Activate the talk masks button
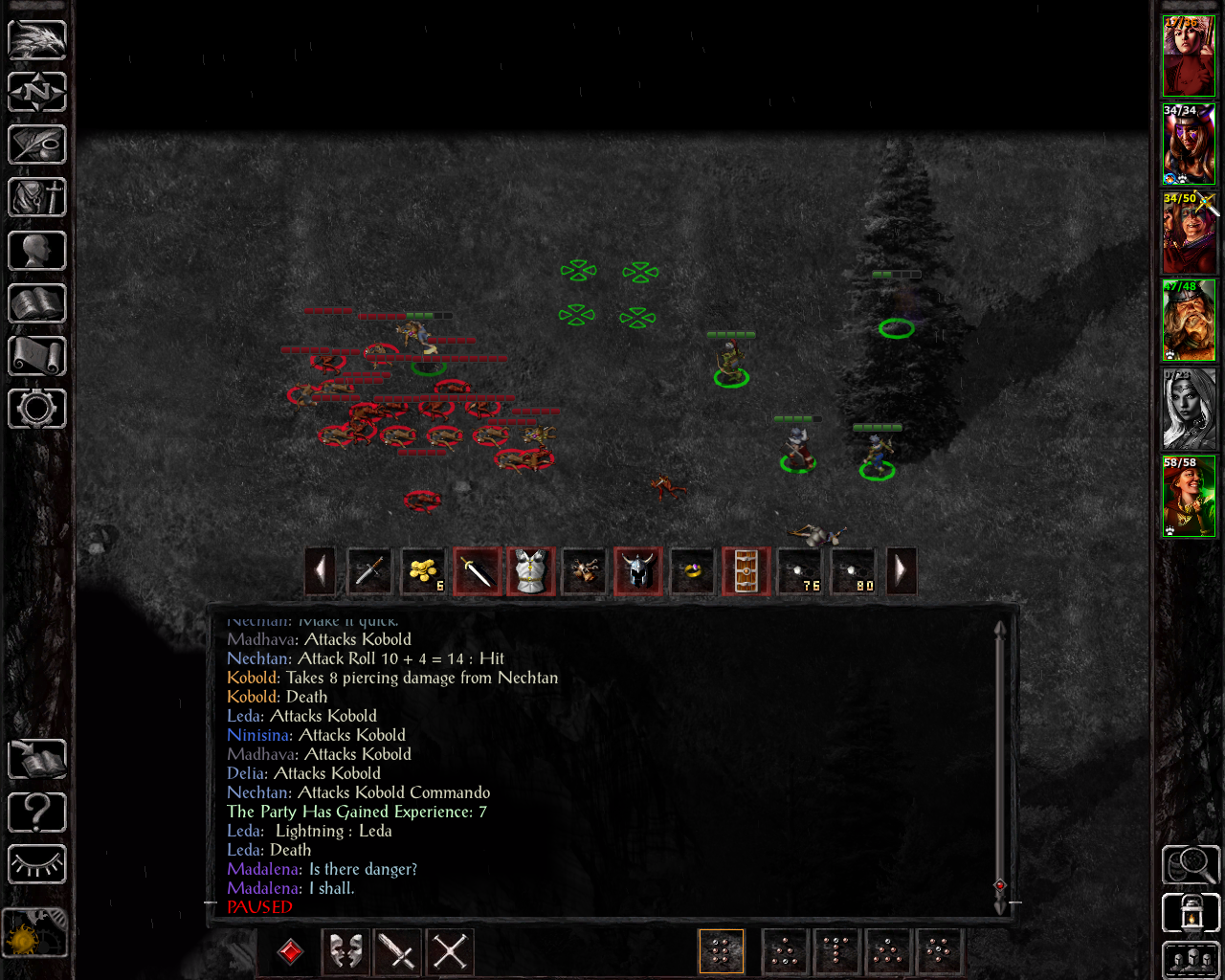 pos(345,951)
